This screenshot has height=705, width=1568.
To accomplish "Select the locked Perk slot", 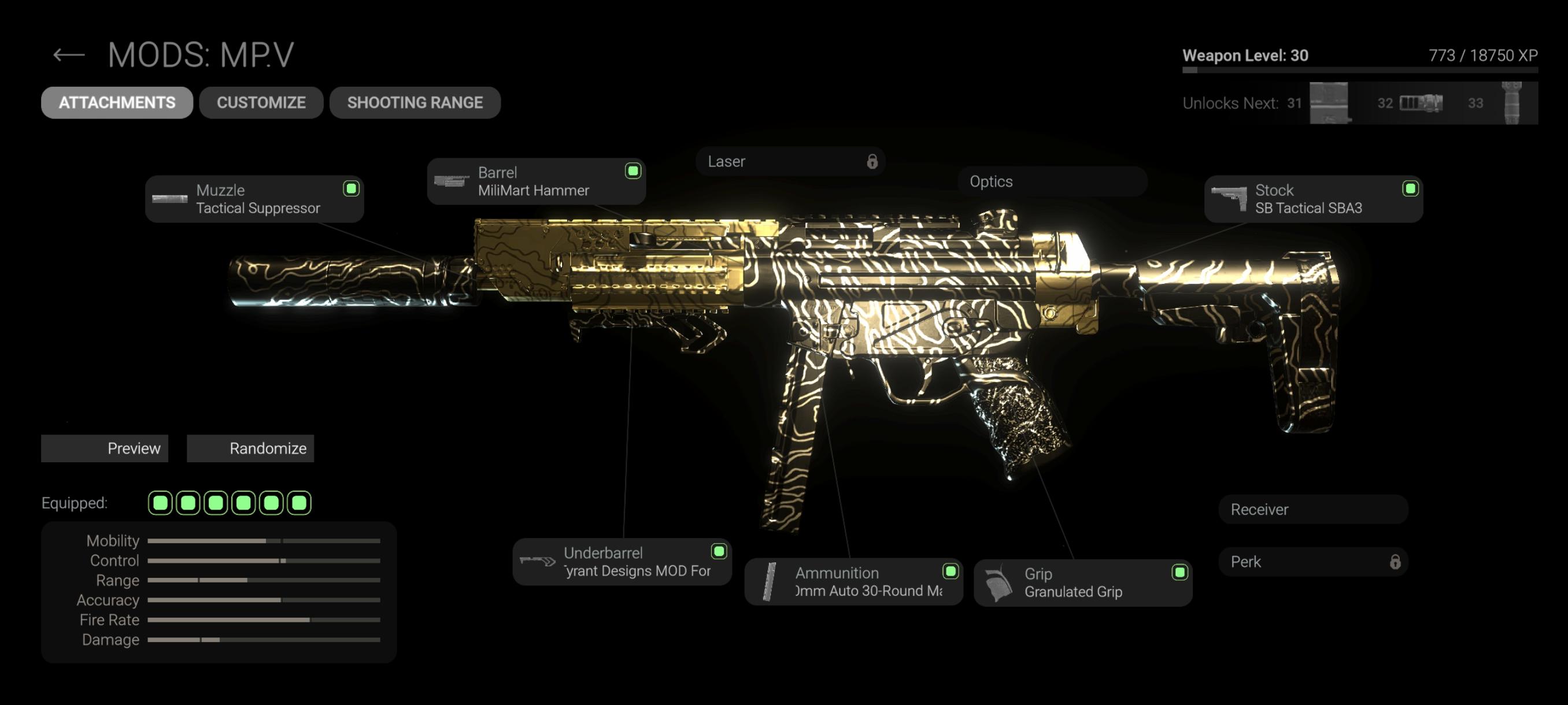I will coord(1313,562).
